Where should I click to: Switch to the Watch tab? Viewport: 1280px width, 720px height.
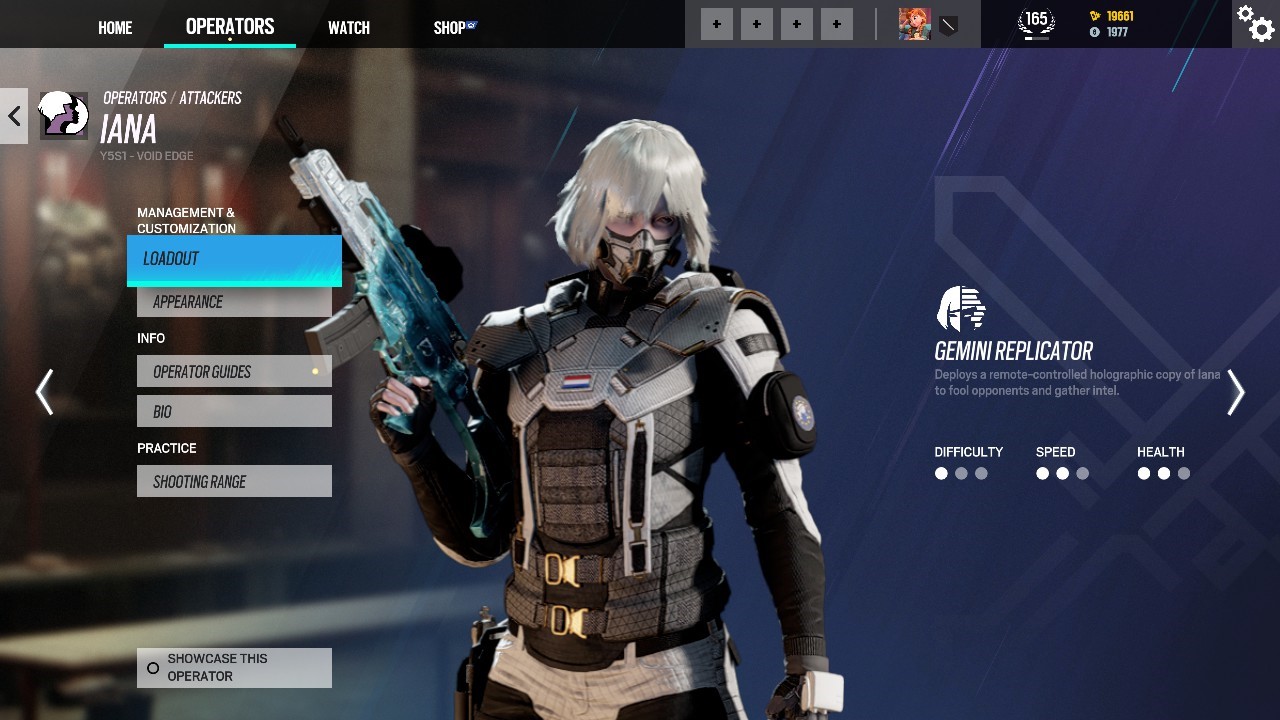(349, 28)
